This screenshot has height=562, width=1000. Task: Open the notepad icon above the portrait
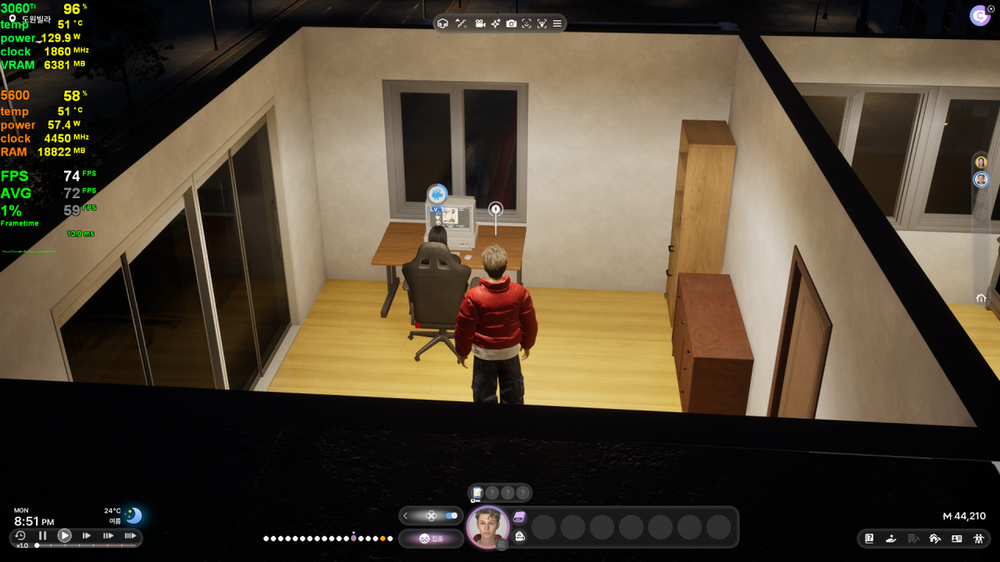(478, 492)
